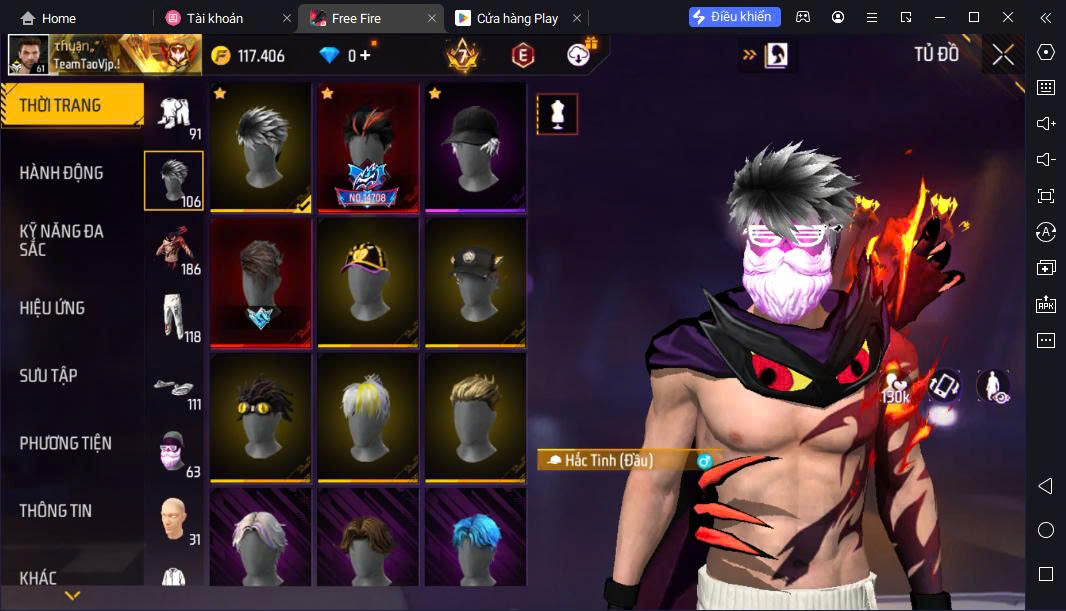The height and width of the screenshot is (611, 1066).
Task: Open the SƯU TẬP category
Action: click(x=49, y=375)
